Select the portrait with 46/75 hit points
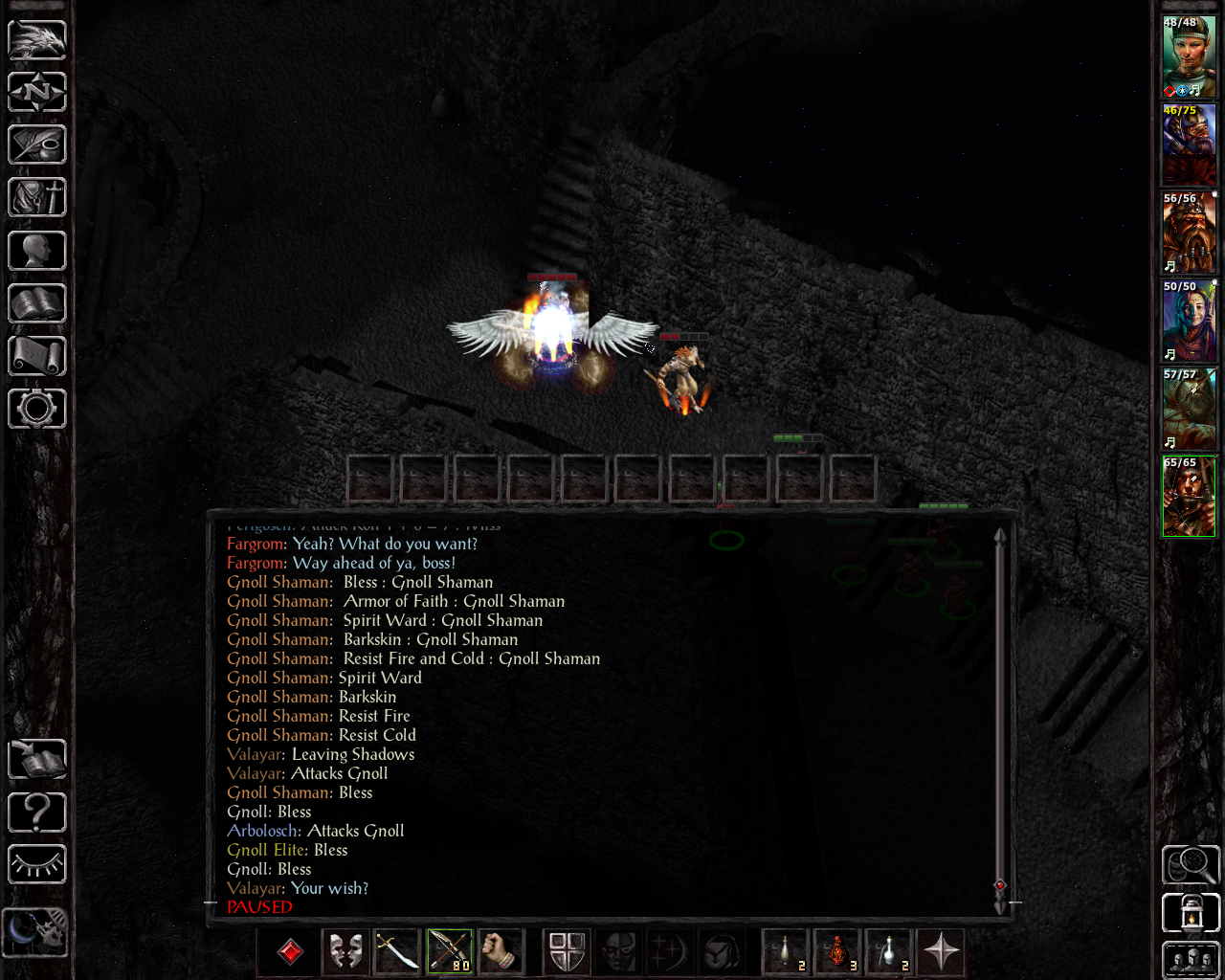 click(x=1189, y=145)
